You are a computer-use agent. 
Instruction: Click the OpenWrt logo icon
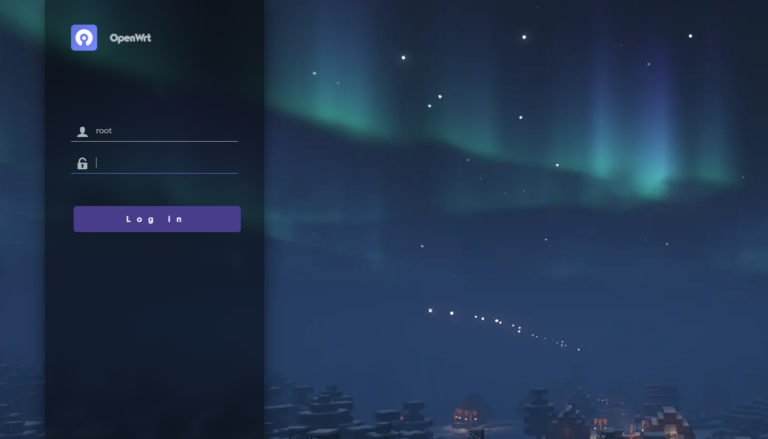point(84,38)
